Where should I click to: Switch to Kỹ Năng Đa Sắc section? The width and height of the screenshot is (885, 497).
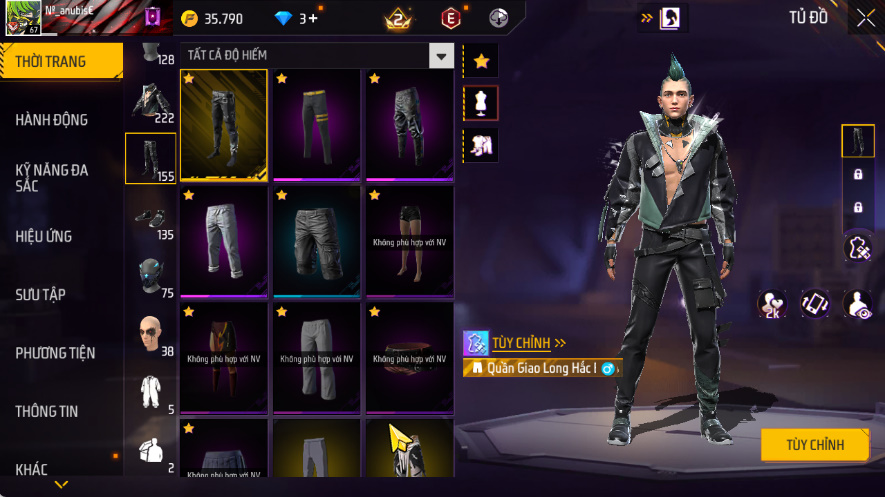52,178
